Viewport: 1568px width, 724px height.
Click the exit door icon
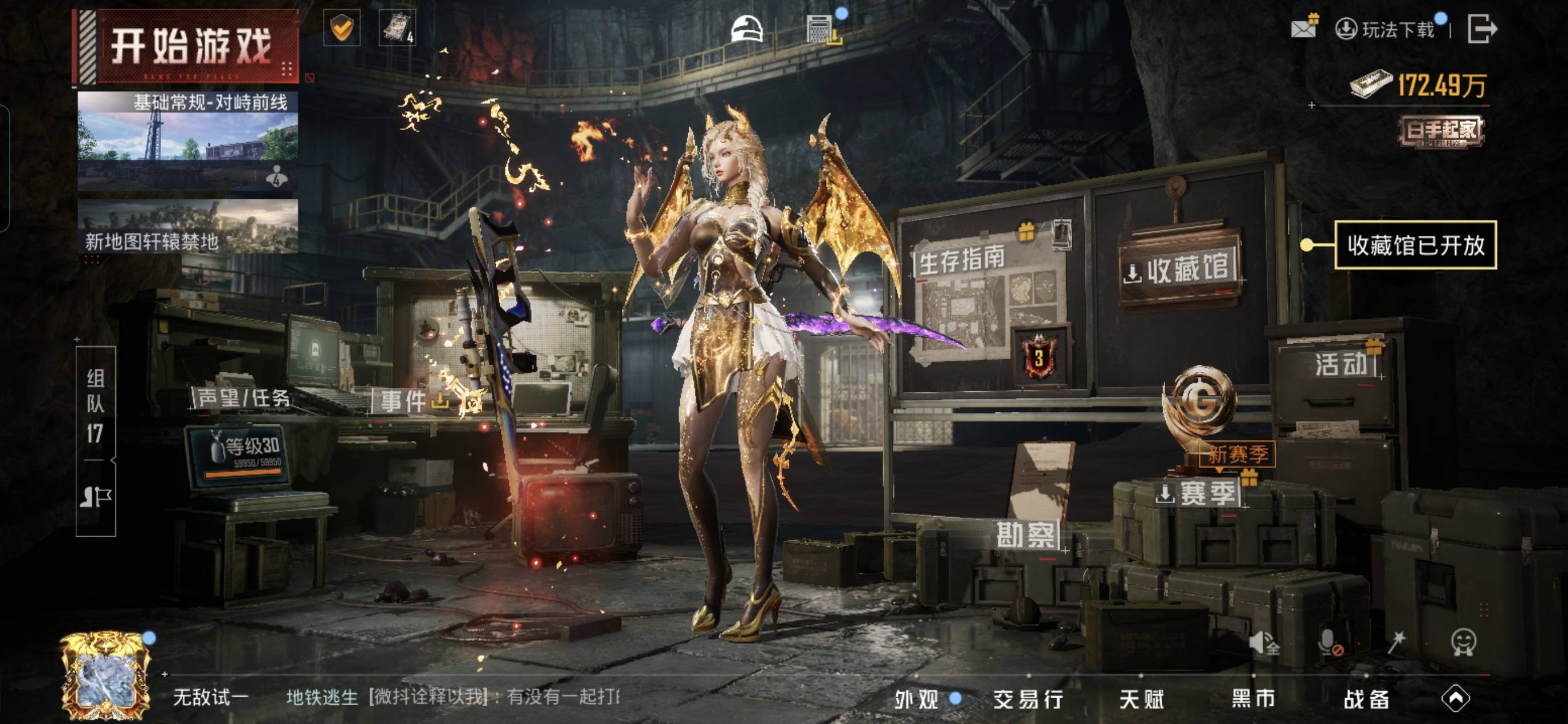(x=1481, y=29)
